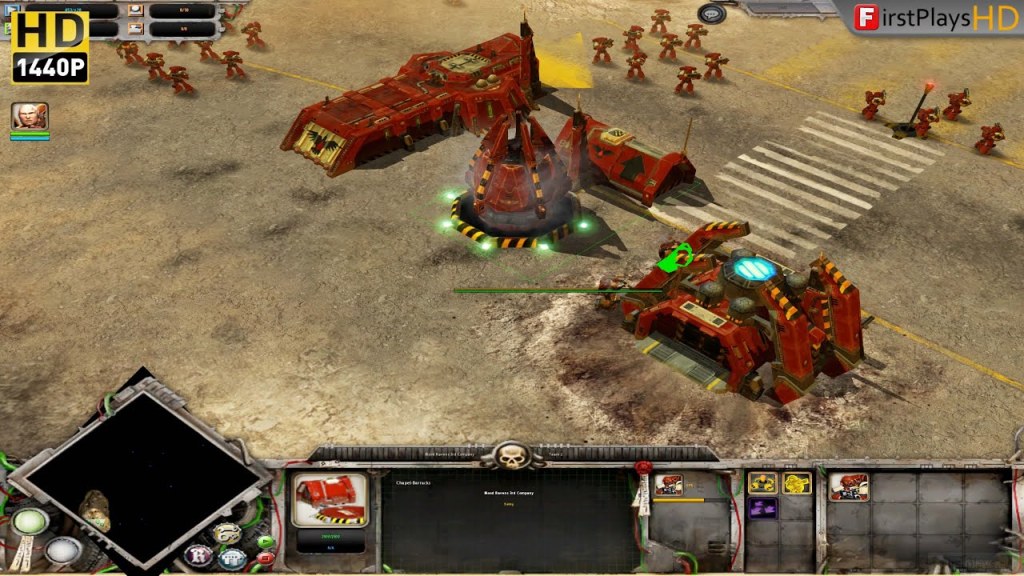Click the small green play-arrow button
The height and width of the screenshot is (576, 1024).
[x=264, y=541]
